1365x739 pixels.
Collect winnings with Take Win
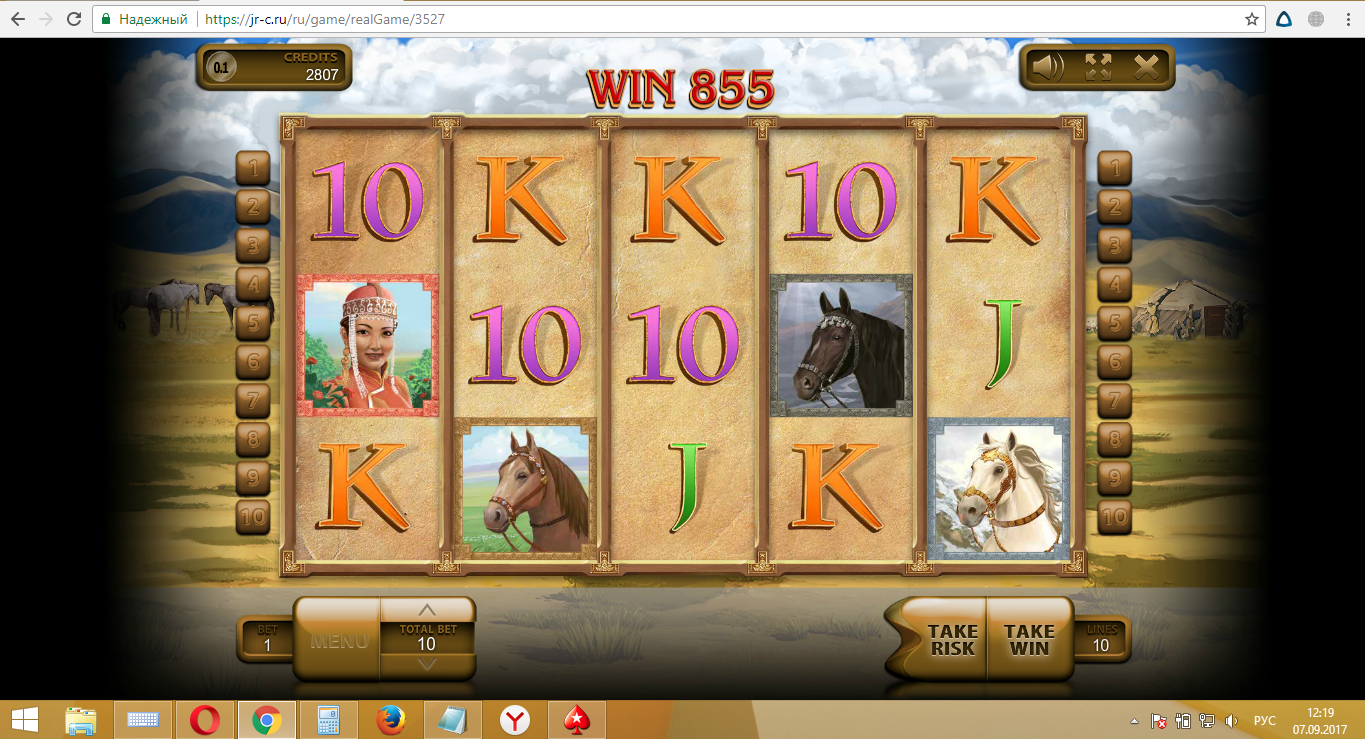tap(1029, 640)
